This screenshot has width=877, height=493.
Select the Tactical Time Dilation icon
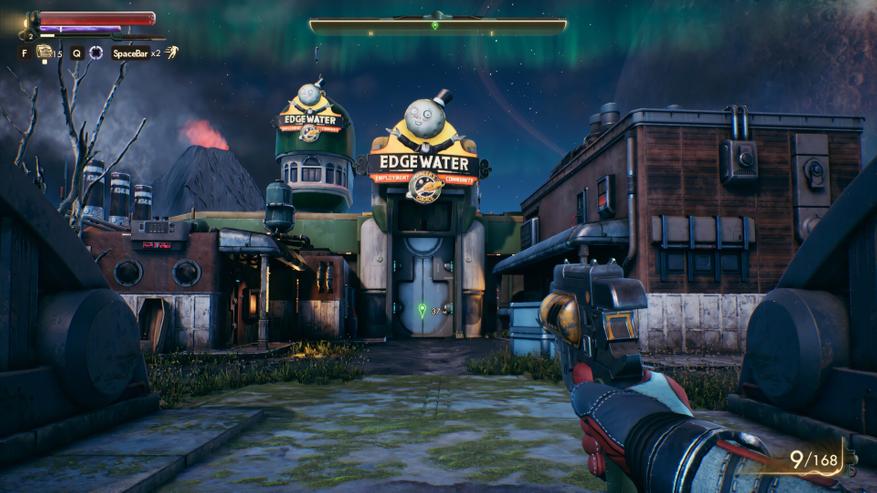click(96, 53)
